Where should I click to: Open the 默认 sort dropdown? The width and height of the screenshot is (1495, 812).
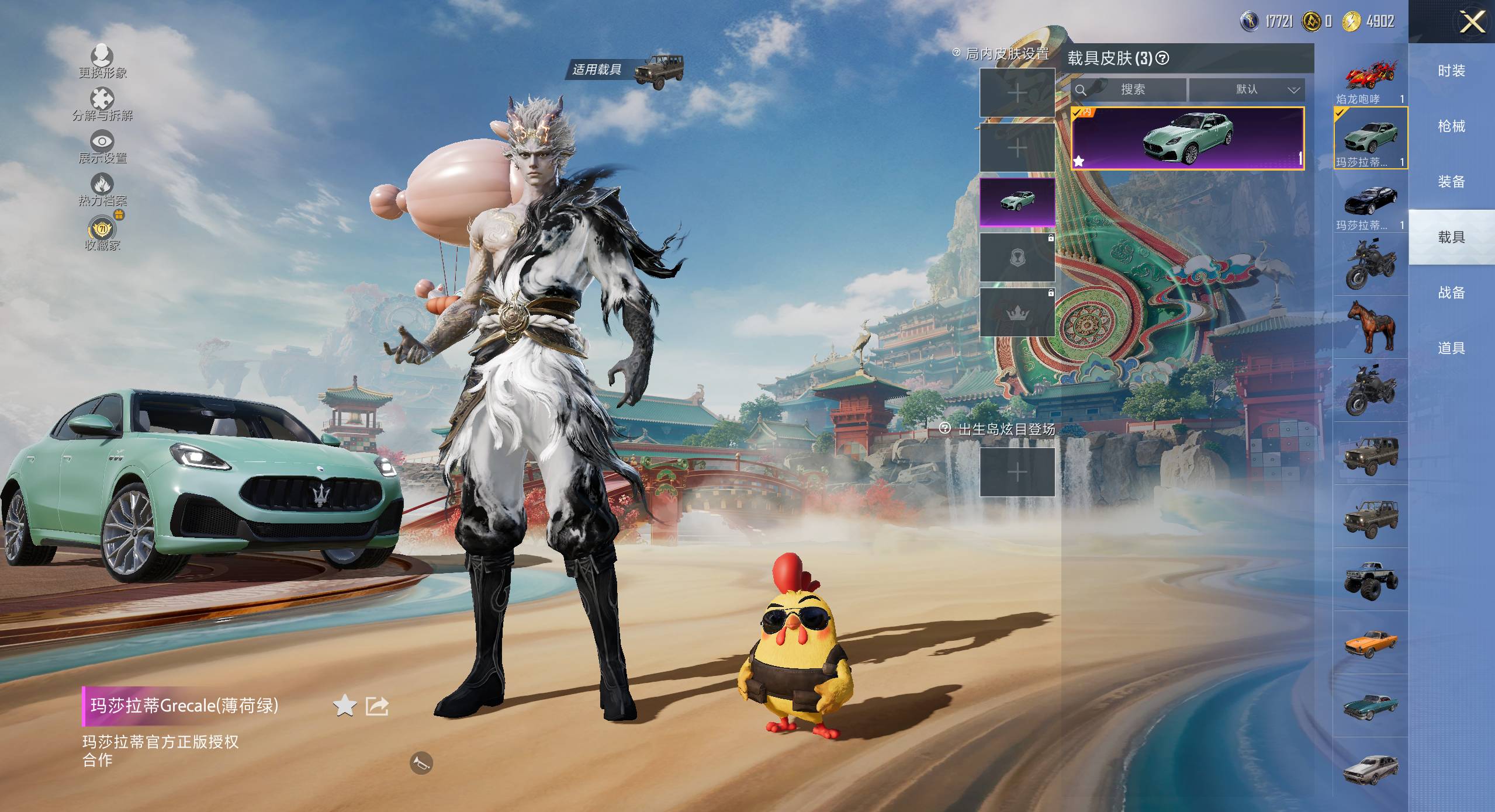pyautogui.click(x=1247, y=89)
